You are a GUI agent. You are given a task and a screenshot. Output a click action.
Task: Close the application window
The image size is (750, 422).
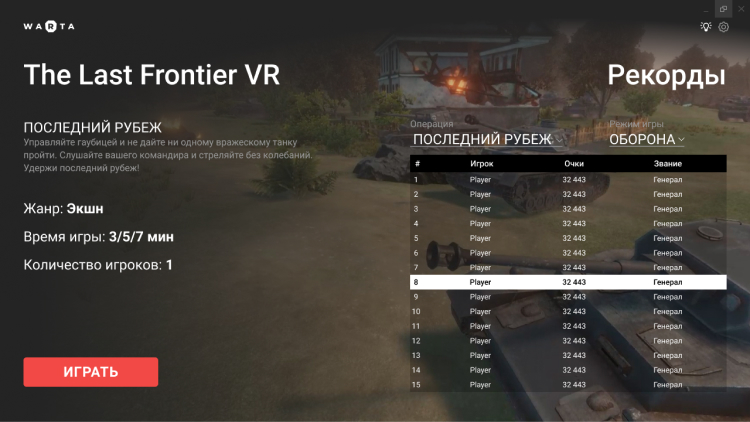pos(740,8)
